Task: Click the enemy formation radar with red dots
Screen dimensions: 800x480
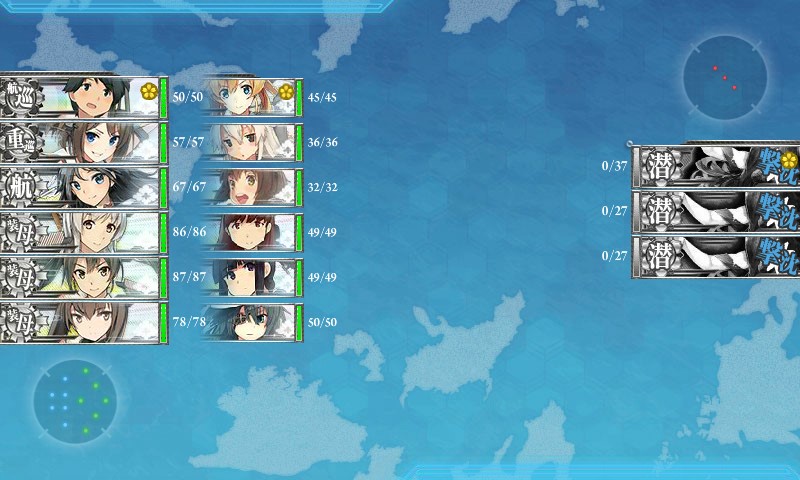Action: pos(725,77)
